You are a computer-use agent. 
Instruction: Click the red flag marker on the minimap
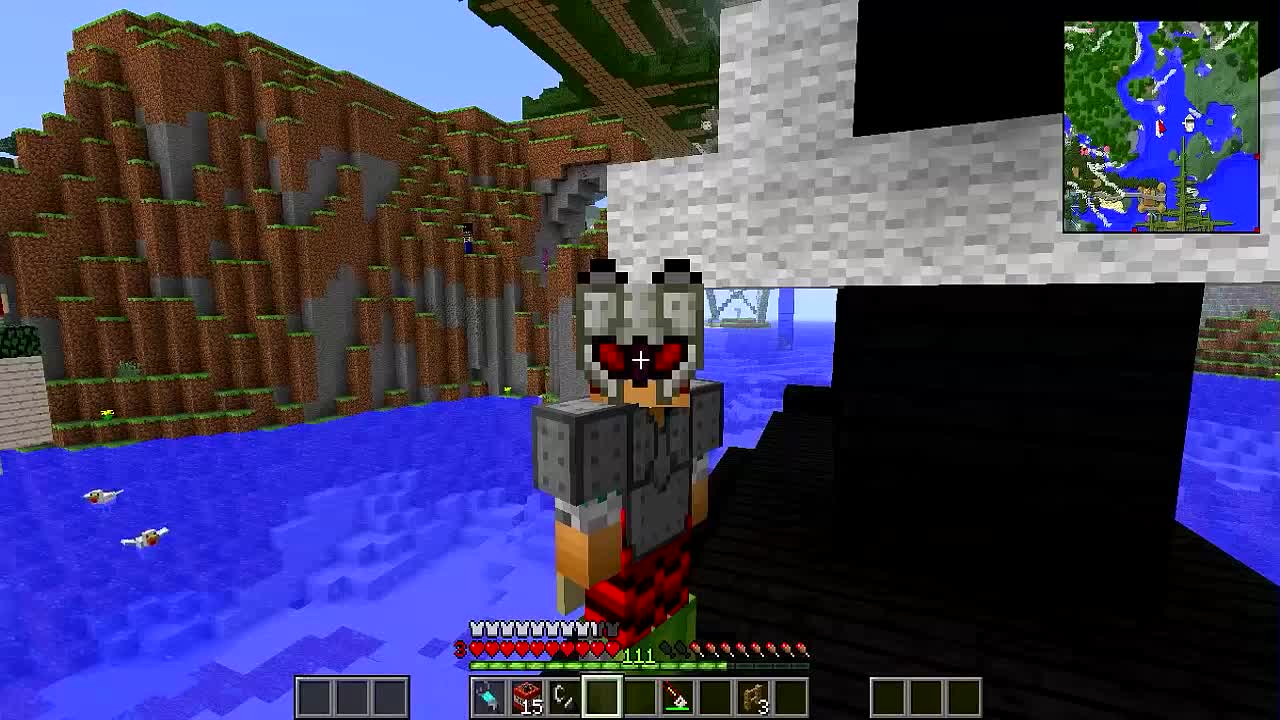[x=1160, y=128]
